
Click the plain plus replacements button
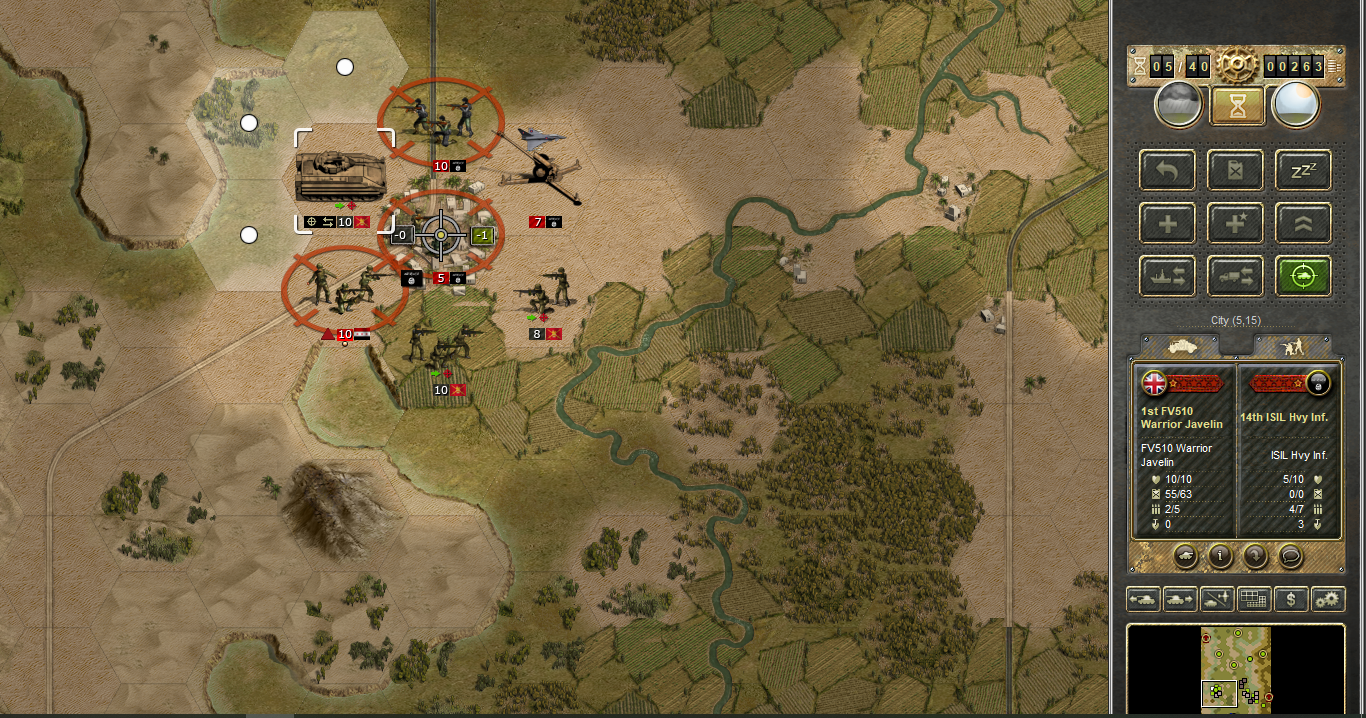coord(1167,223)
